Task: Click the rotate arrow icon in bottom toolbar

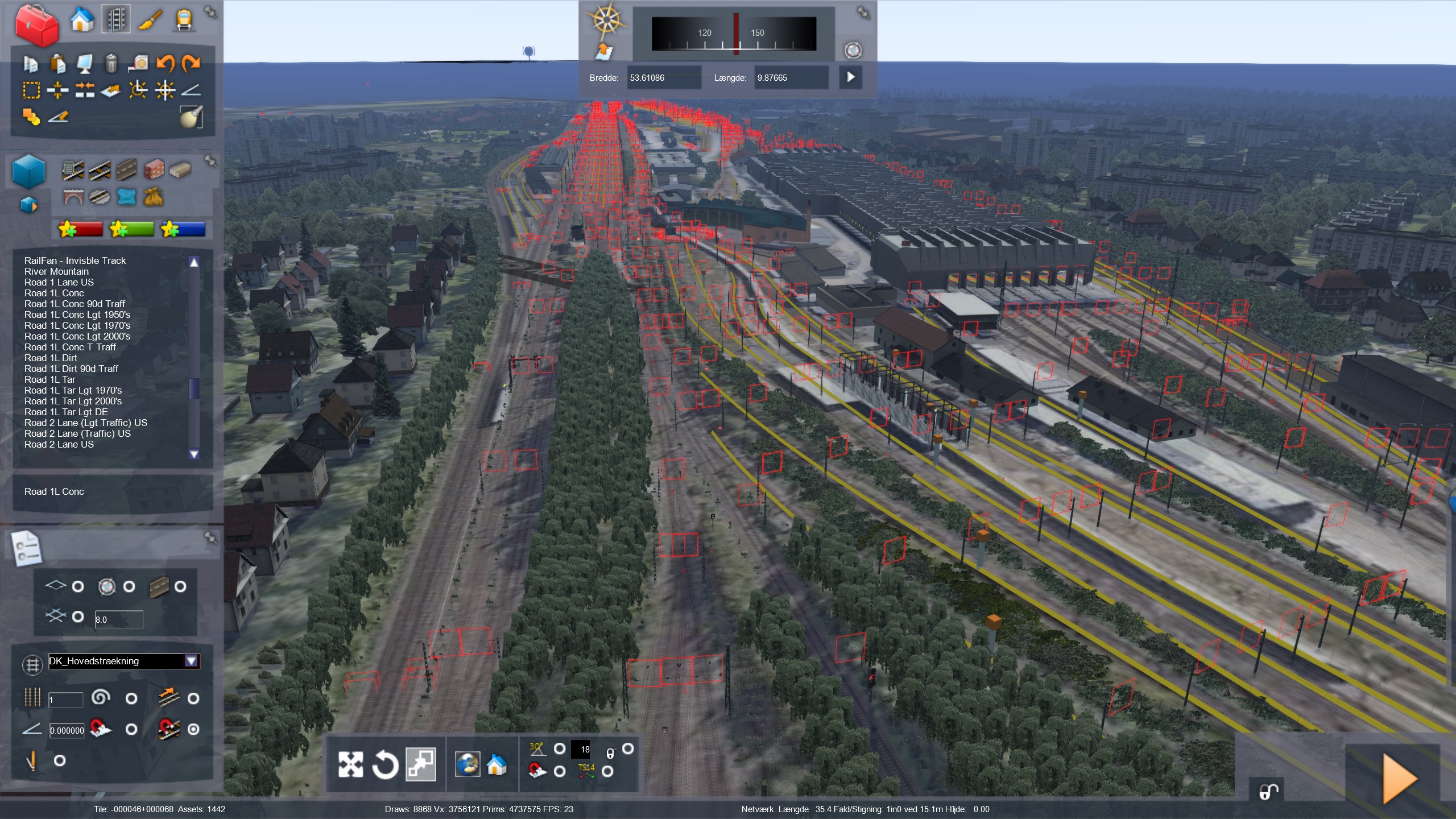Action: tap(385, 764)
